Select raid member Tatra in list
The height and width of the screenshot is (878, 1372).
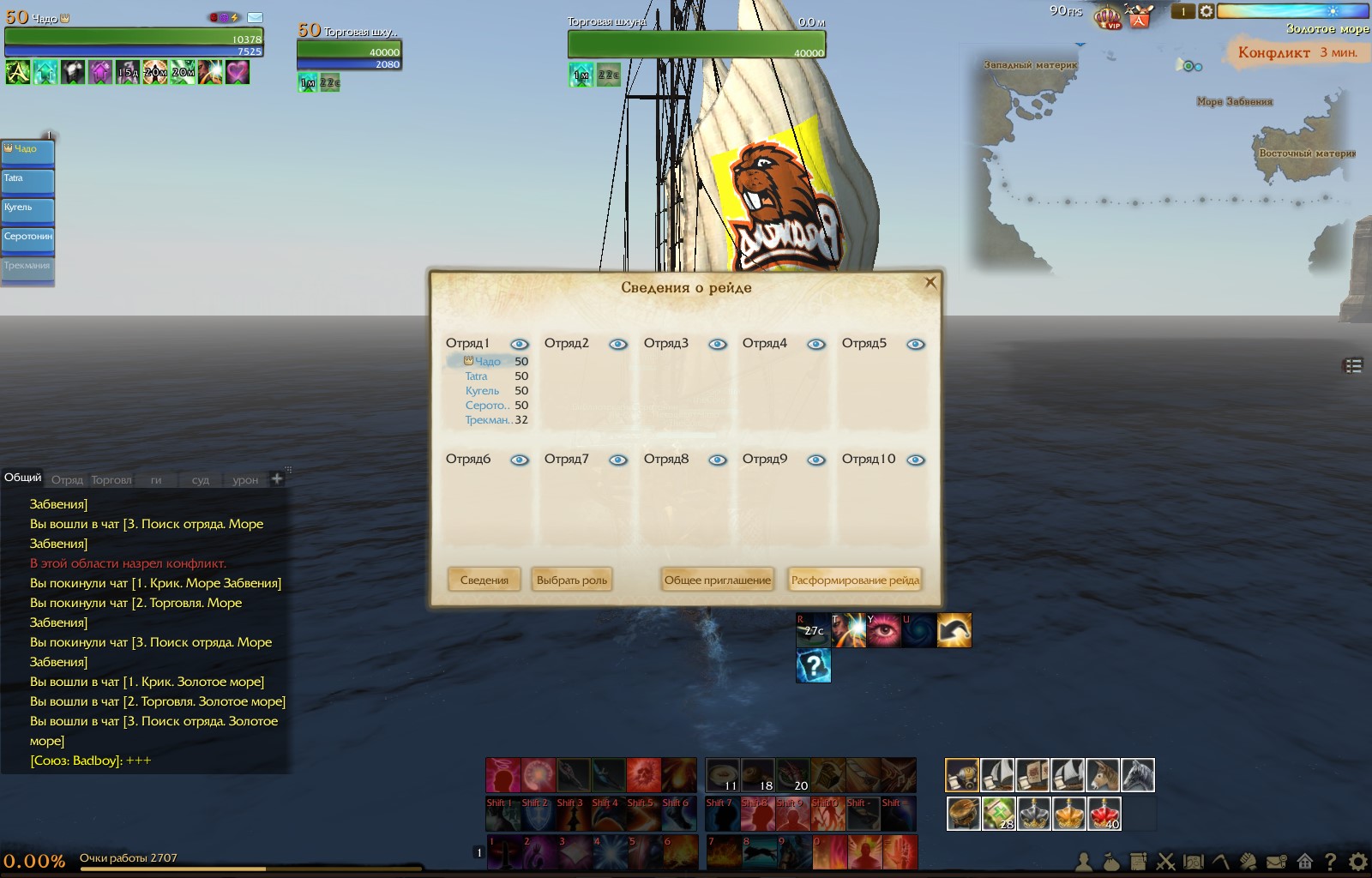point(476,376)
